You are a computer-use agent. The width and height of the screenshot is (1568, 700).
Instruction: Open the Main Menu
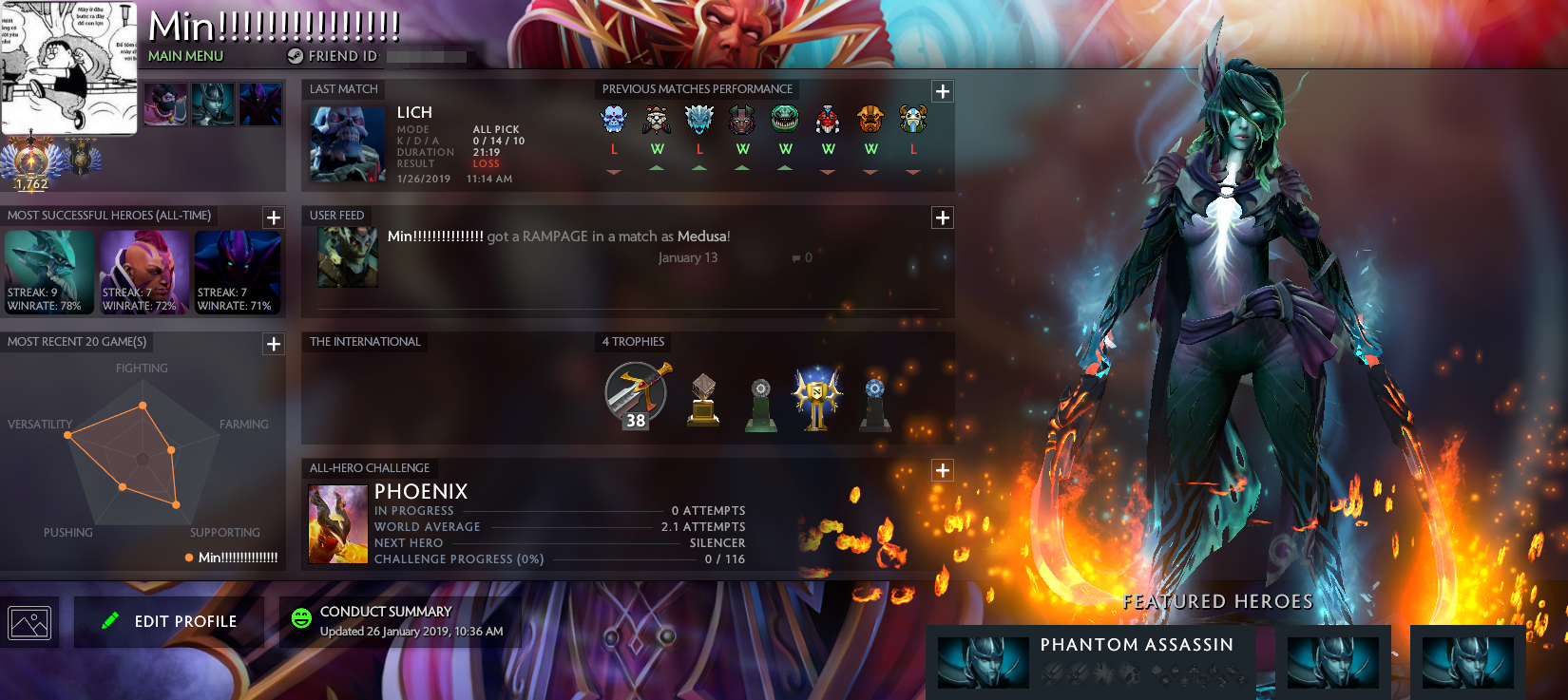186,56
